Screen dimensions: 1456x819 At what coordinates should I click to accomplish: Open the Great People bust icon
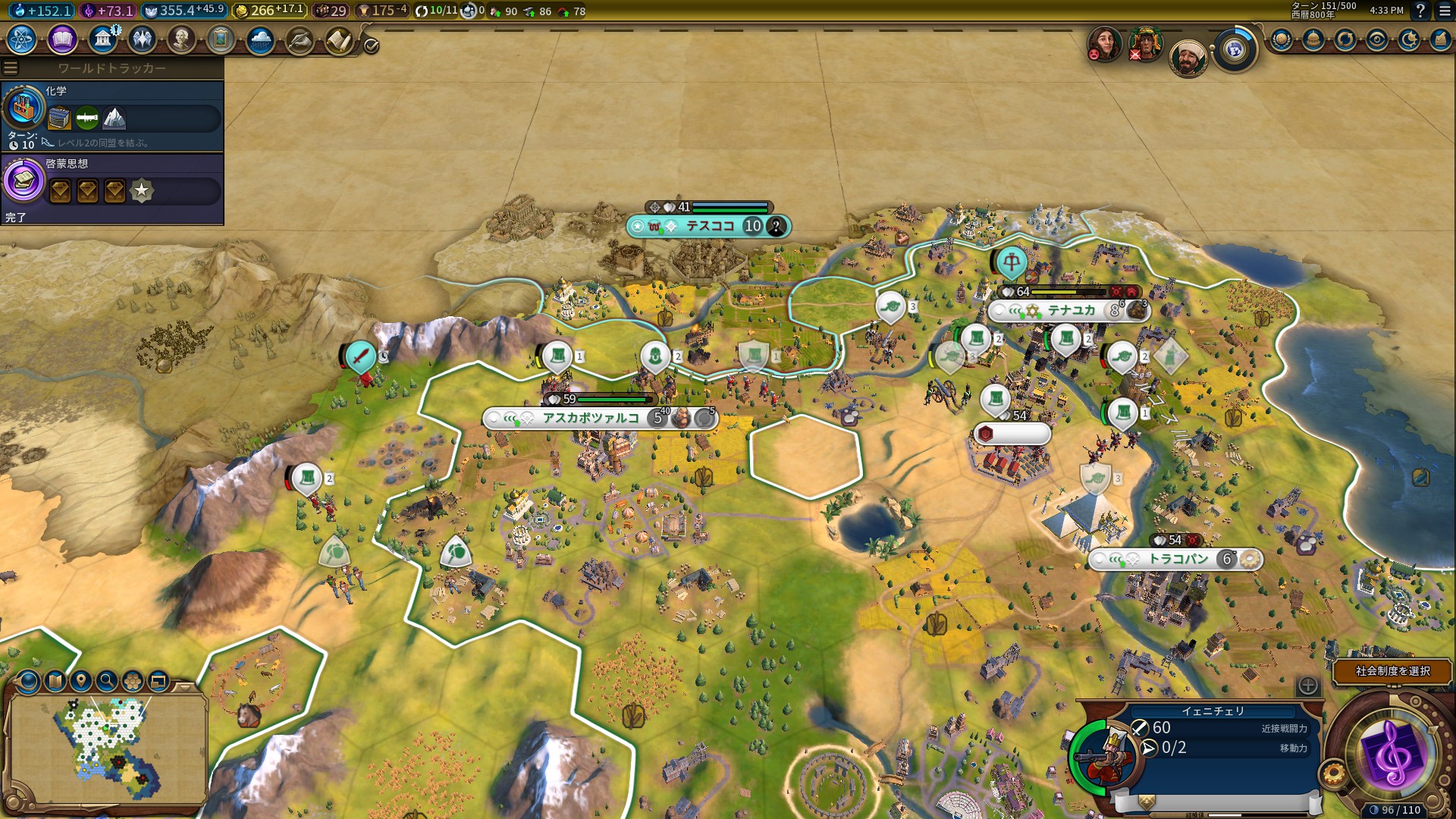pyautogui.click(x=181, y=39)
